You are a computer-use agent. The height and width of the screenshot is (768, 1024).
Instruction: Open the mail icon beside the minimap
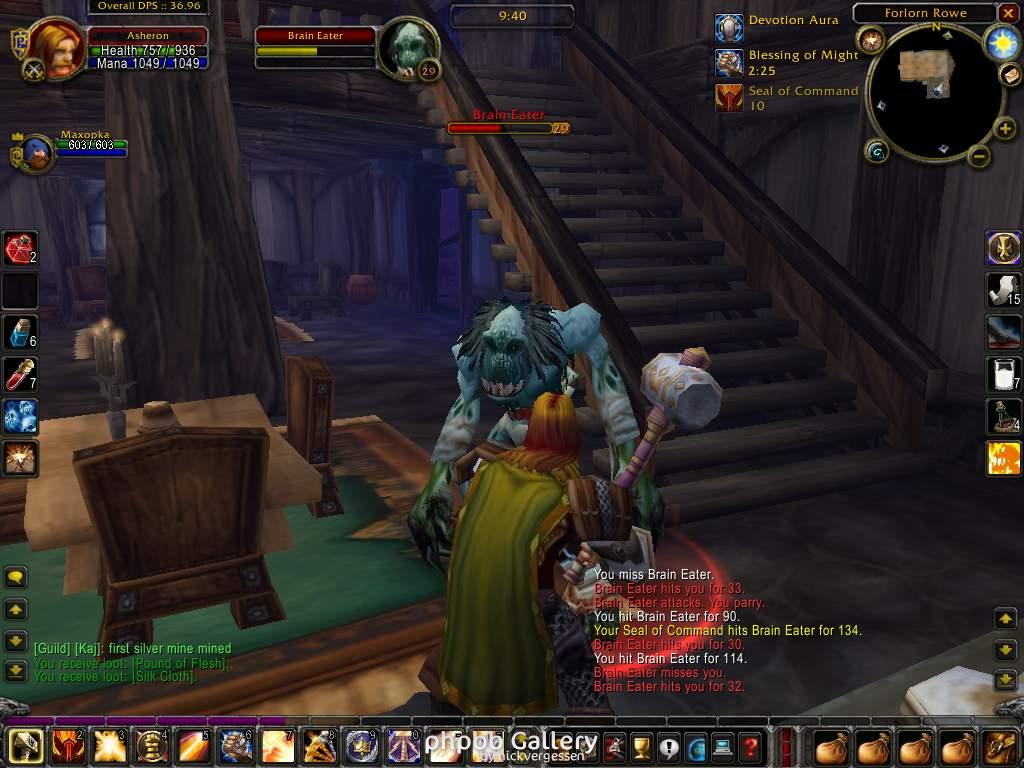(x=1010, y=75)
